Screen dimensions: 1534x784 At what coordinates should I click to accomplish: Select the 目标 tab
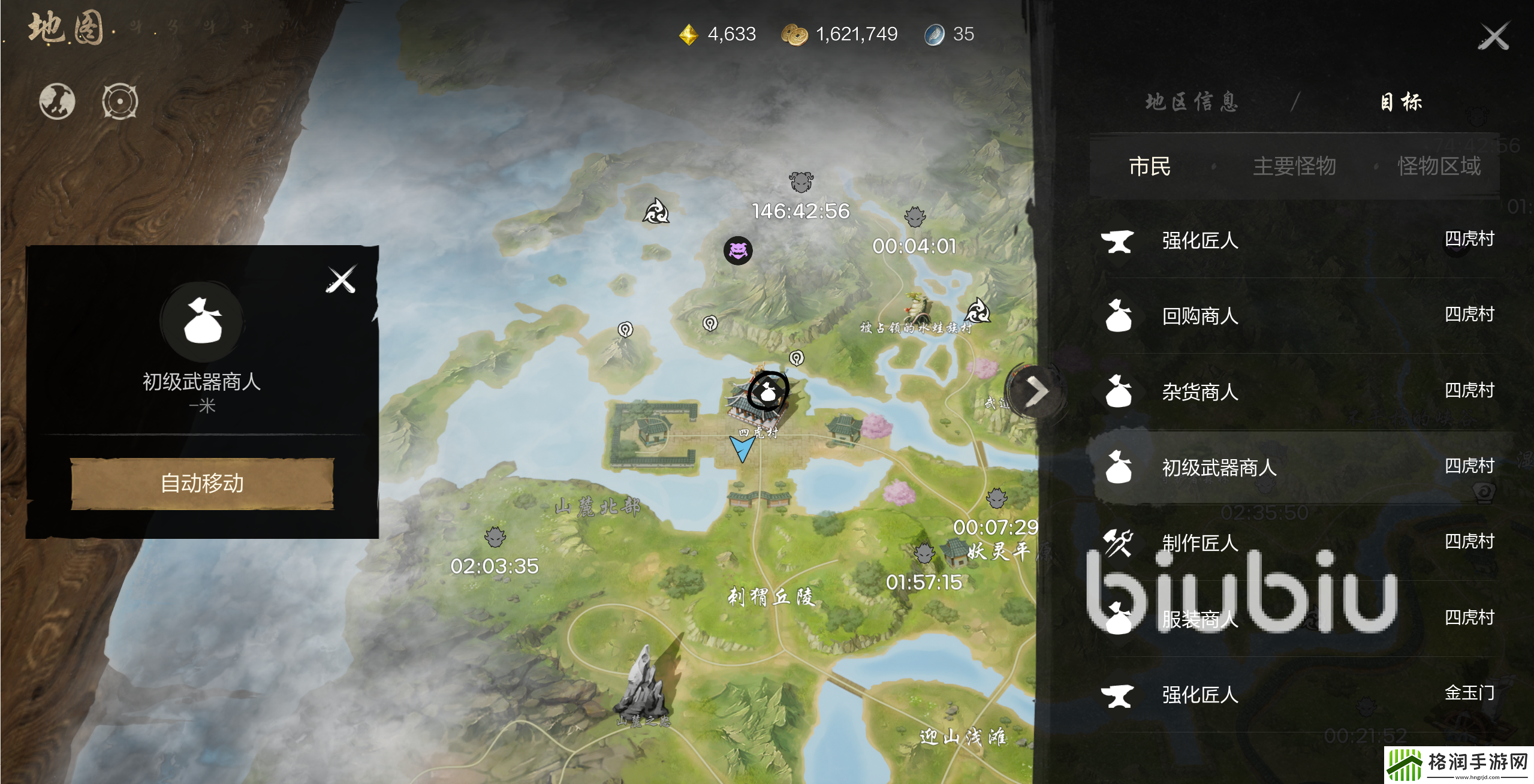(1401, 102)
